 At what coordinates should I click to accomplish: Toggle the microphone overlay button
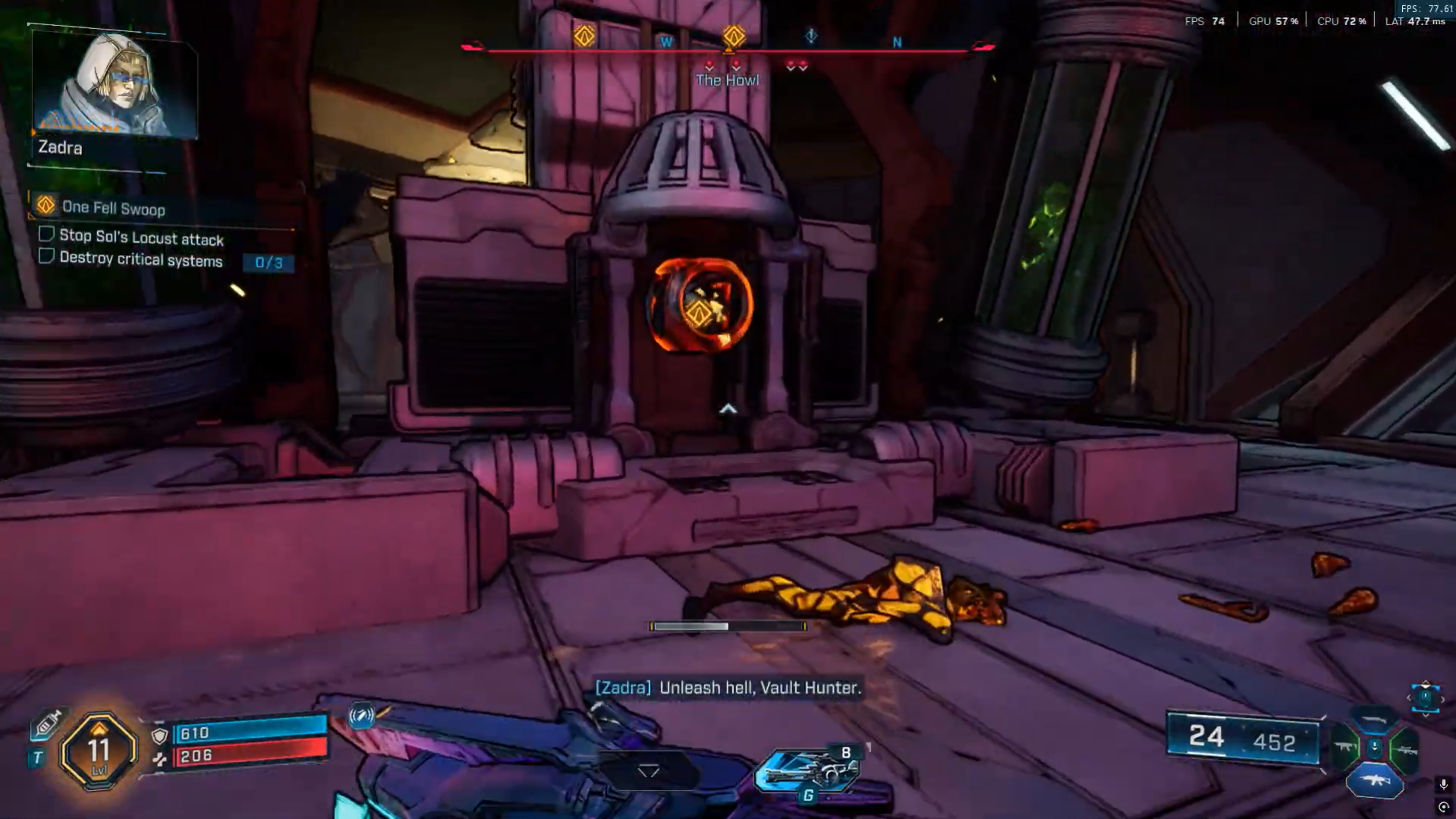pos(1443,784)
